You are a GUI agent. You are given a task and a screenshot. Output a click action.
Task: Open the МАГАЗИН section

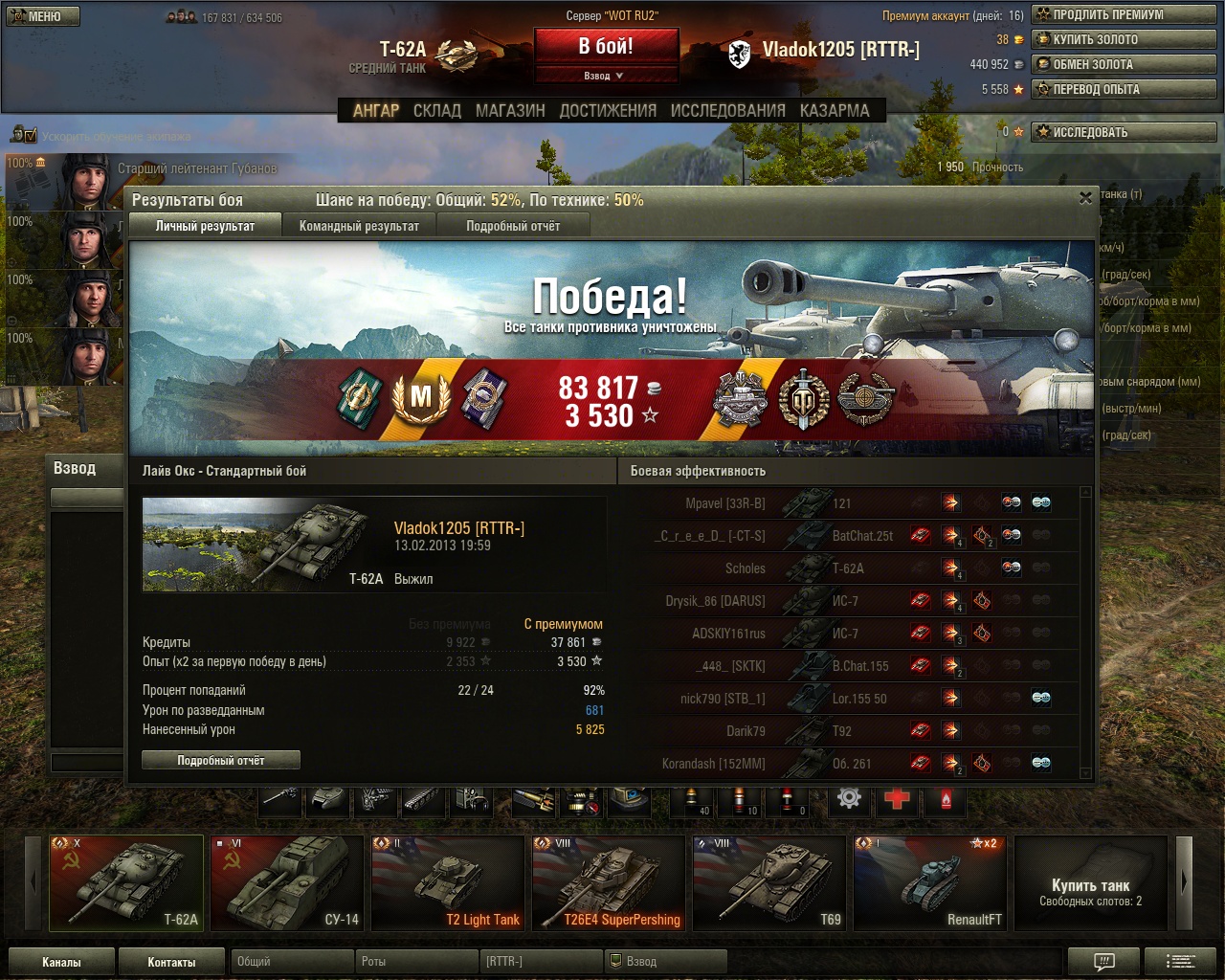click(510, 110)
